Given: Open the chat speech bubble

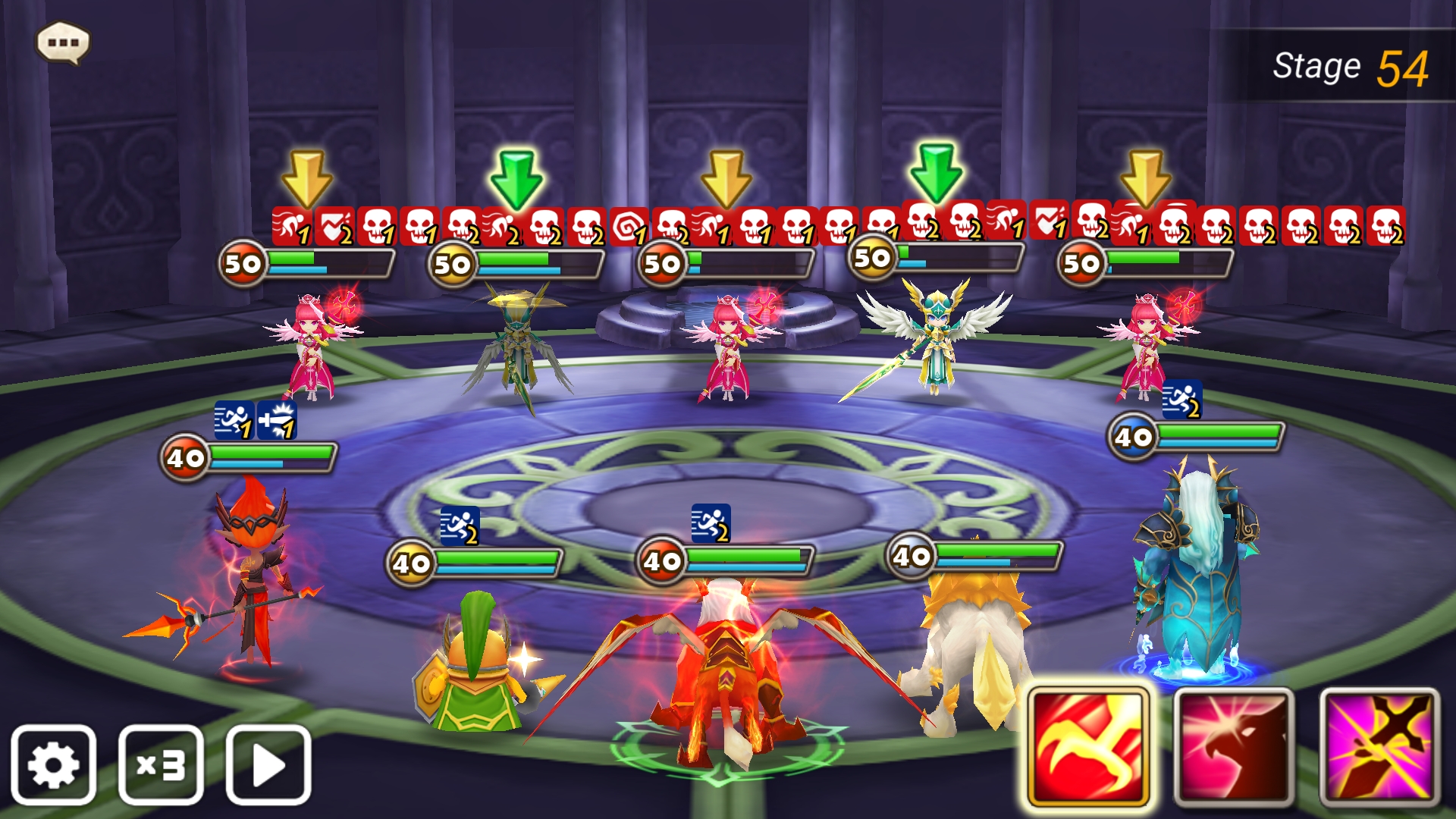Looking at the screenshot, I should (64, 42).
